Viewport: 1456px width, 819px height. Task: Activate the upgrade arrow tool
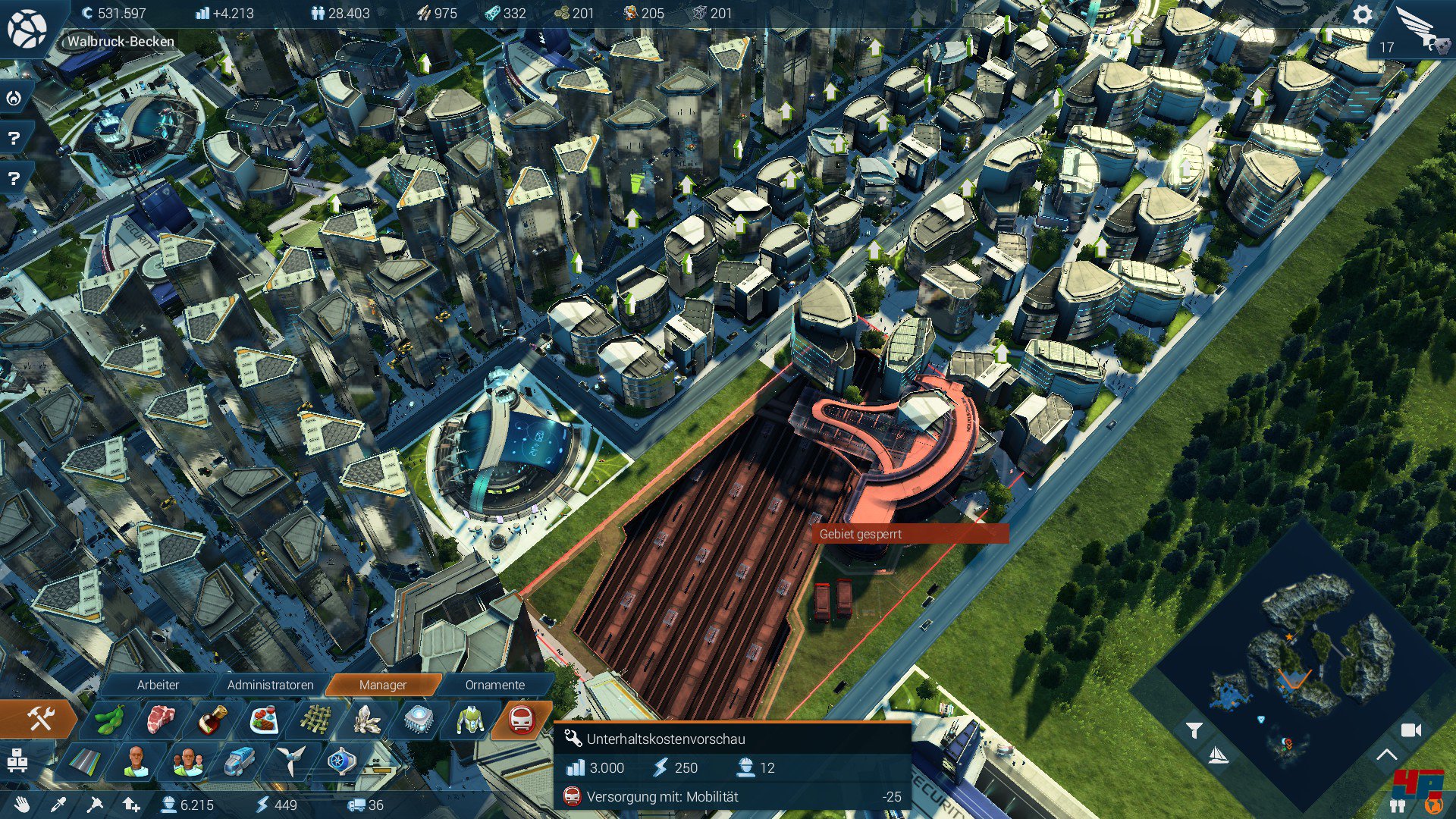[x=131, y=805]
